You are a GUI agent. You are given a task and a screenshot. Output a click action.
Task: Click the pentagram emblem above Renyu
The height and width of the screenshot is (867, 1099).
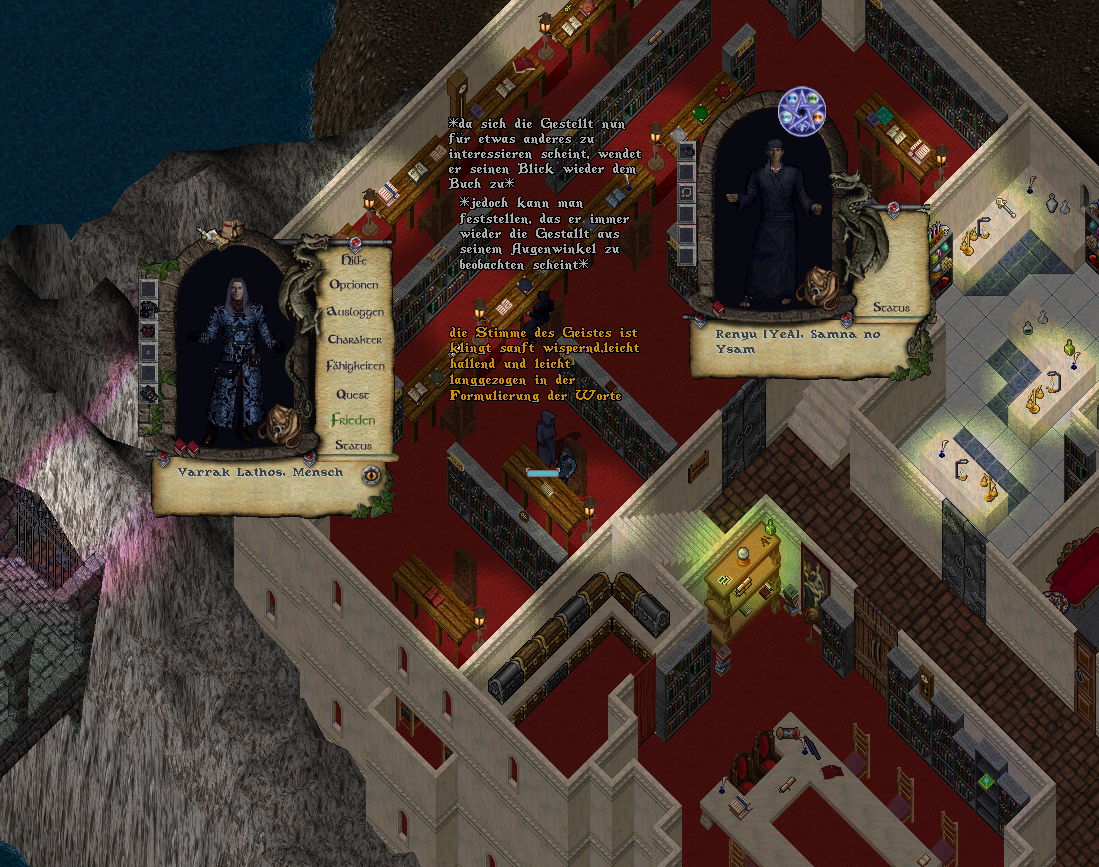point(804,110)
